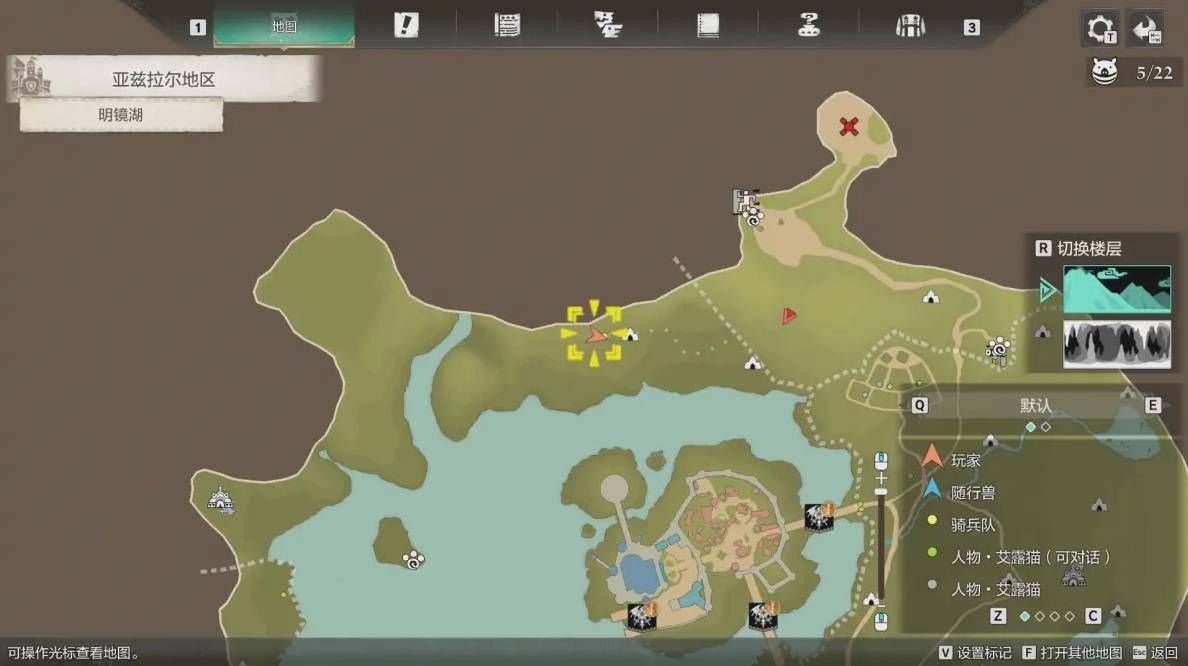Image resolution: width=1188 pixels, height=666 pixels.
Task: Select the 地图 map tab
Action: (284, 27)
